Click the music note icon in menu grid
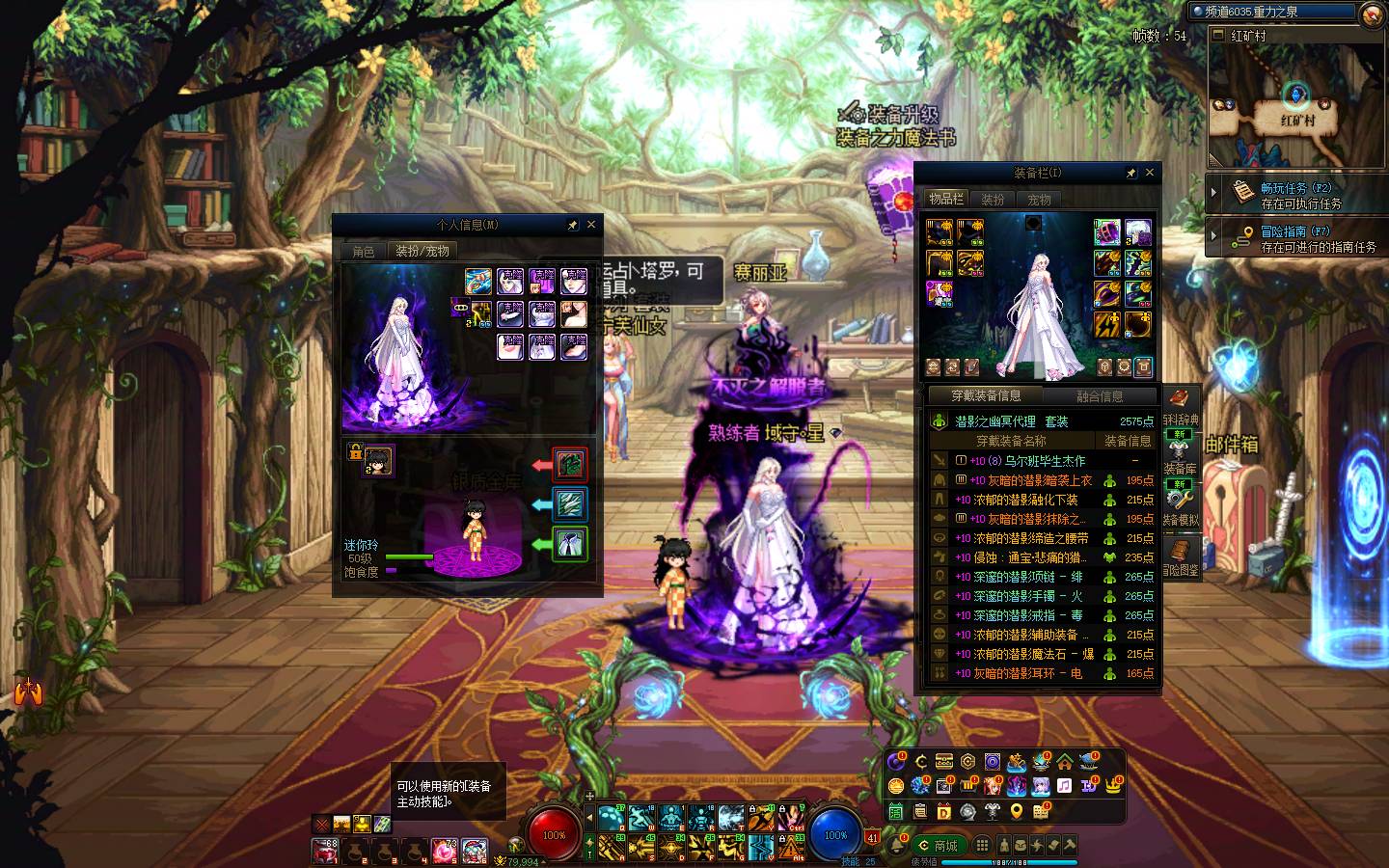Screen dimensions: 1389x868 pyautogui.click(x=1064, y=786)
